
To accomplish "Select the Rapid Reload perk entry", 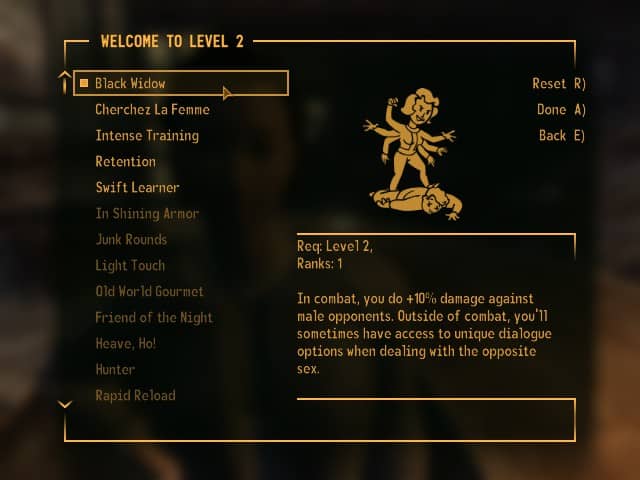I will coord(135,395).
